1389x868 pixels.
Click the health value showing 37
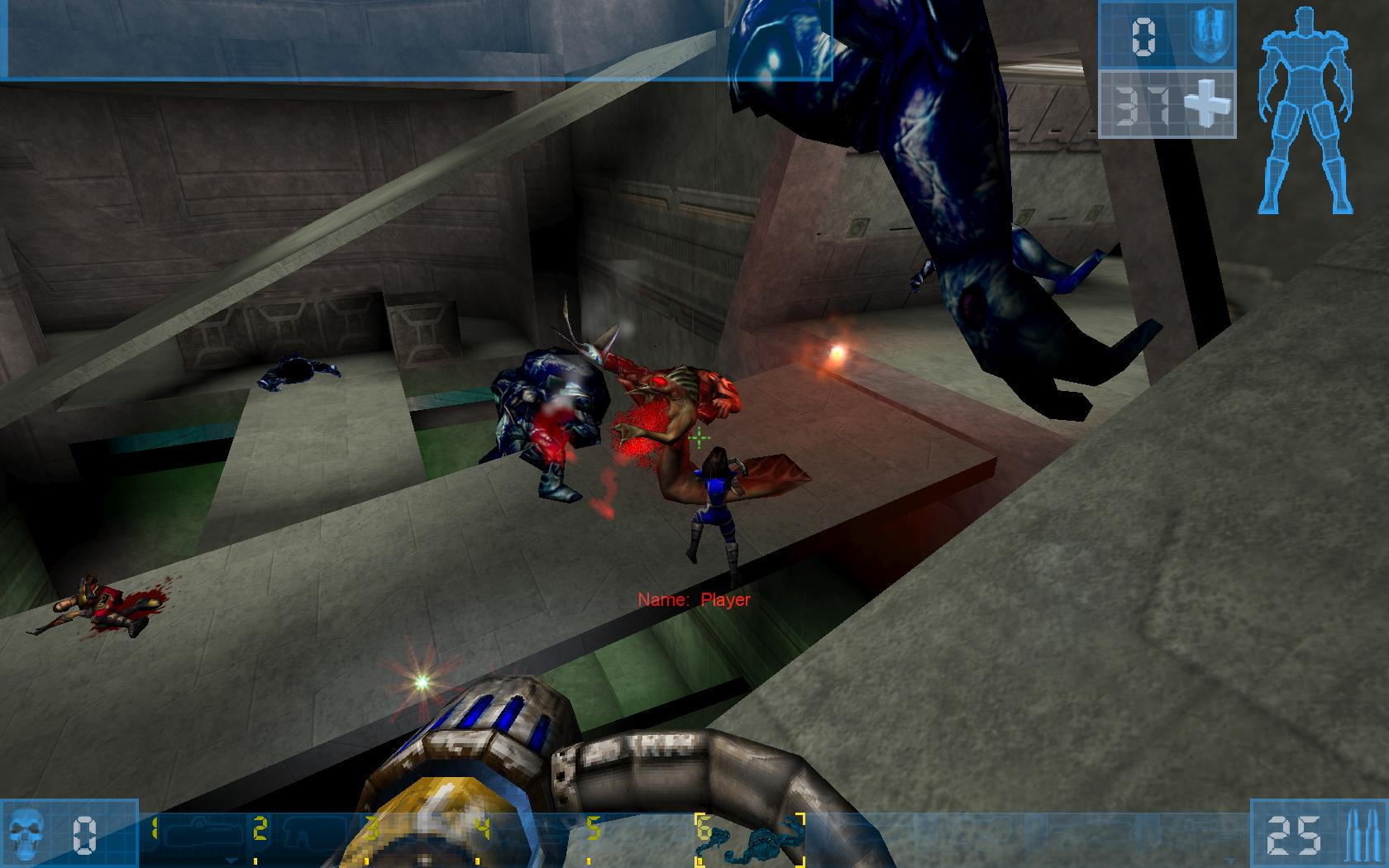coord(1141,106)
